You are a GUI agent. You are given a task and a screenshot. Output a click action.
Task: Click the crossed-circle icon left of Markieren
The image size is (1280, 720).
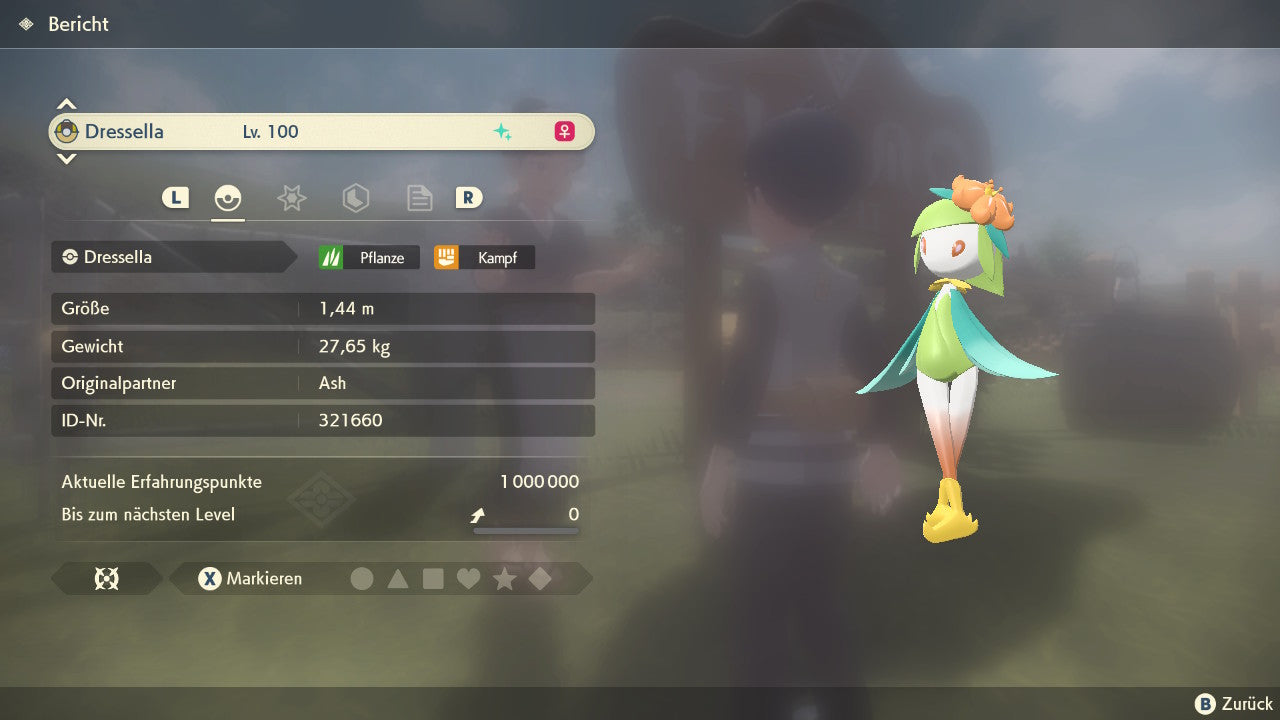(106, 578)
